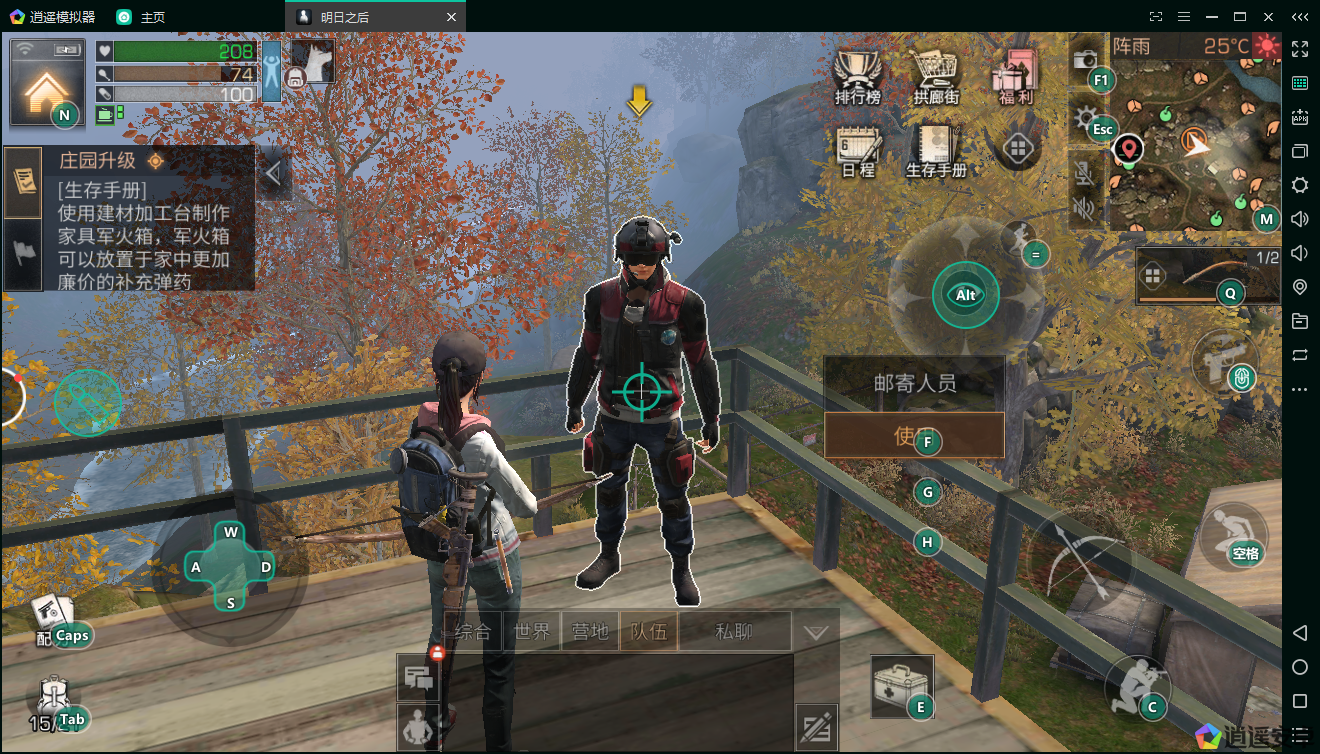This screenshot has height=754, width=1320.
Task: Switch to the 世界 chat tab
Action: (532, 632)
